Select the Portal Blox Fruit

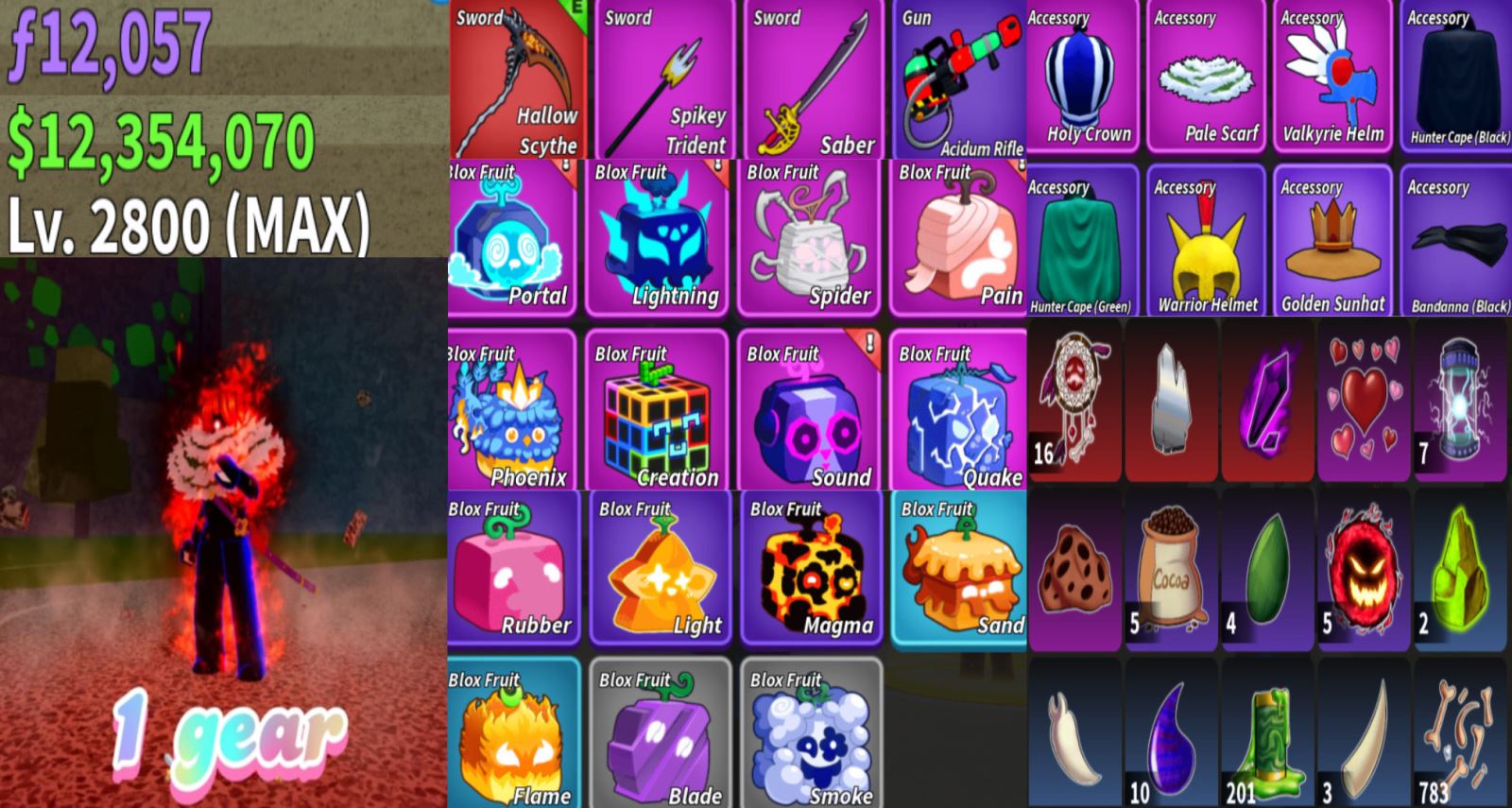pyautogui.click(x=511, y=239)
